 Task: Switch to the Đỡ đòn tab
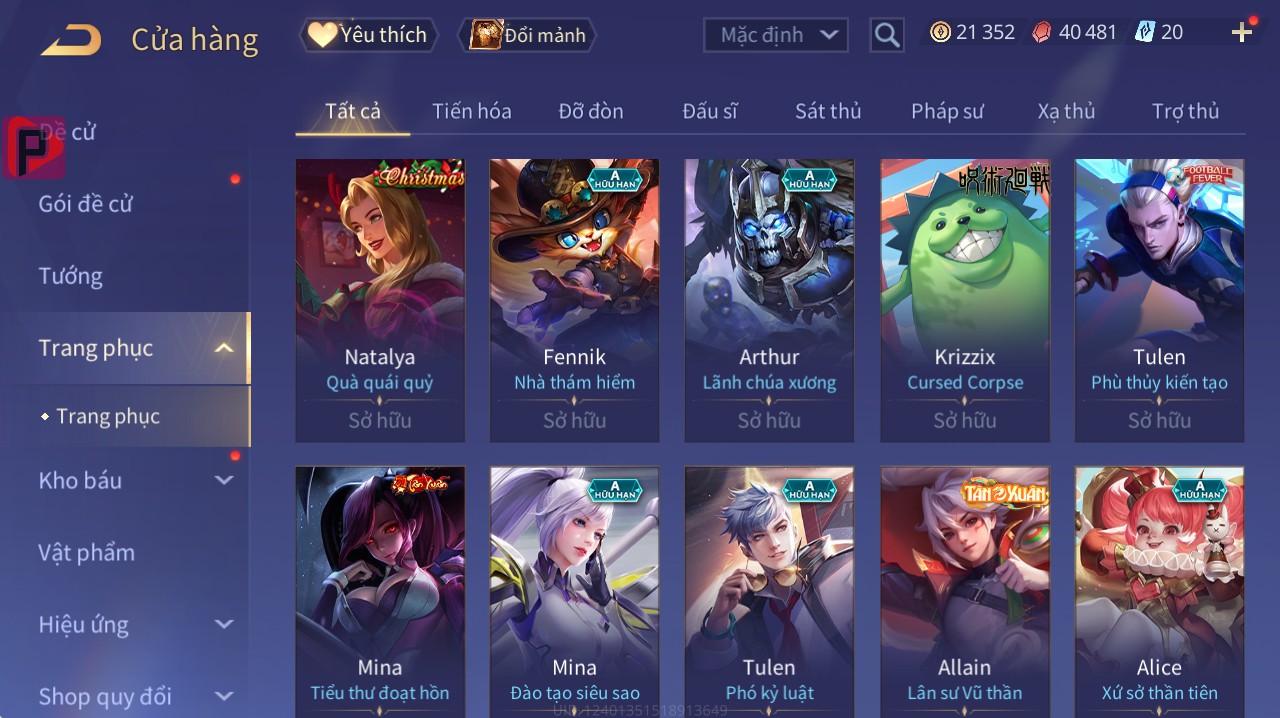590,111
